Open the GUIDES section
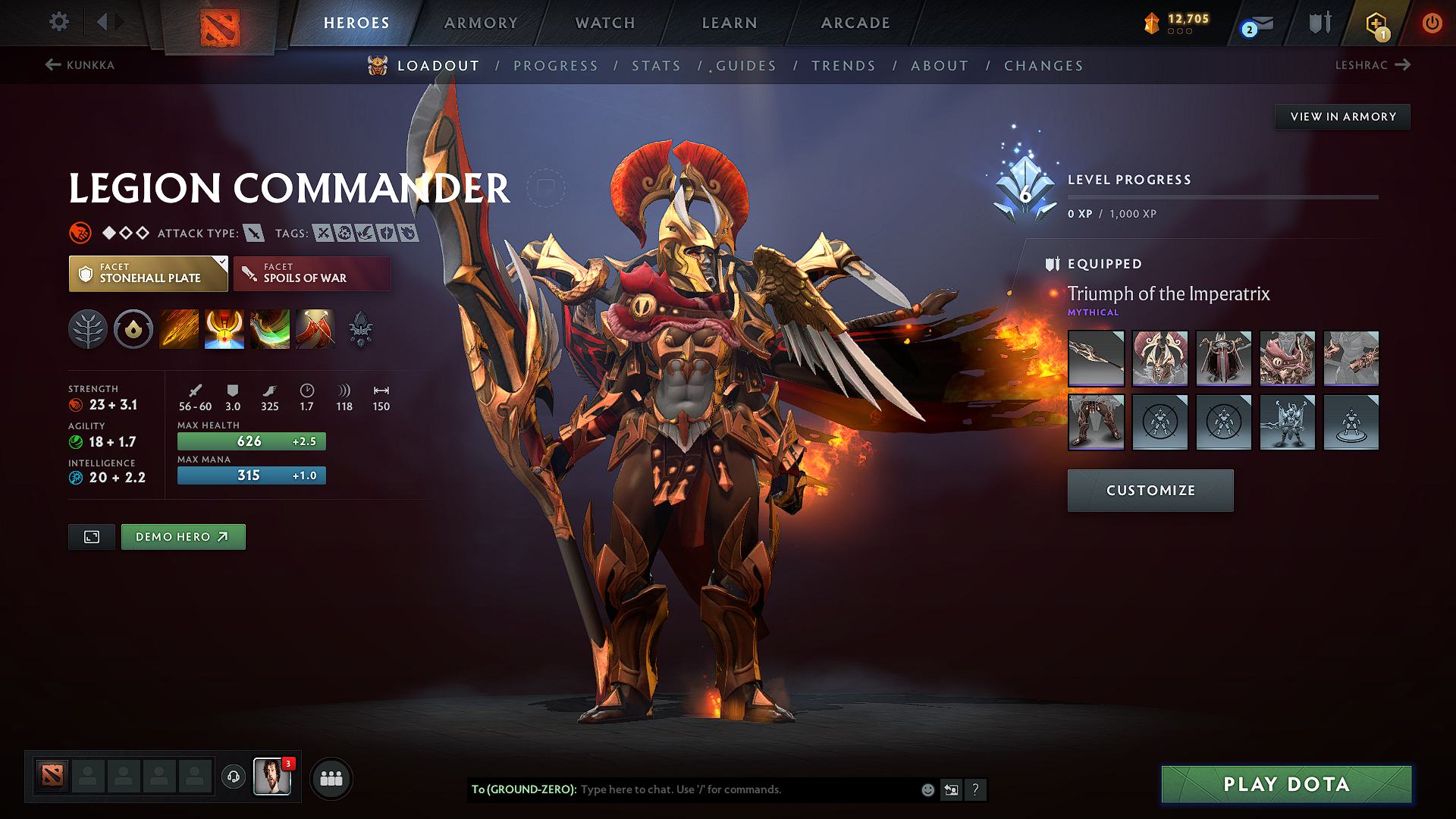 click(x=745, y=66)
